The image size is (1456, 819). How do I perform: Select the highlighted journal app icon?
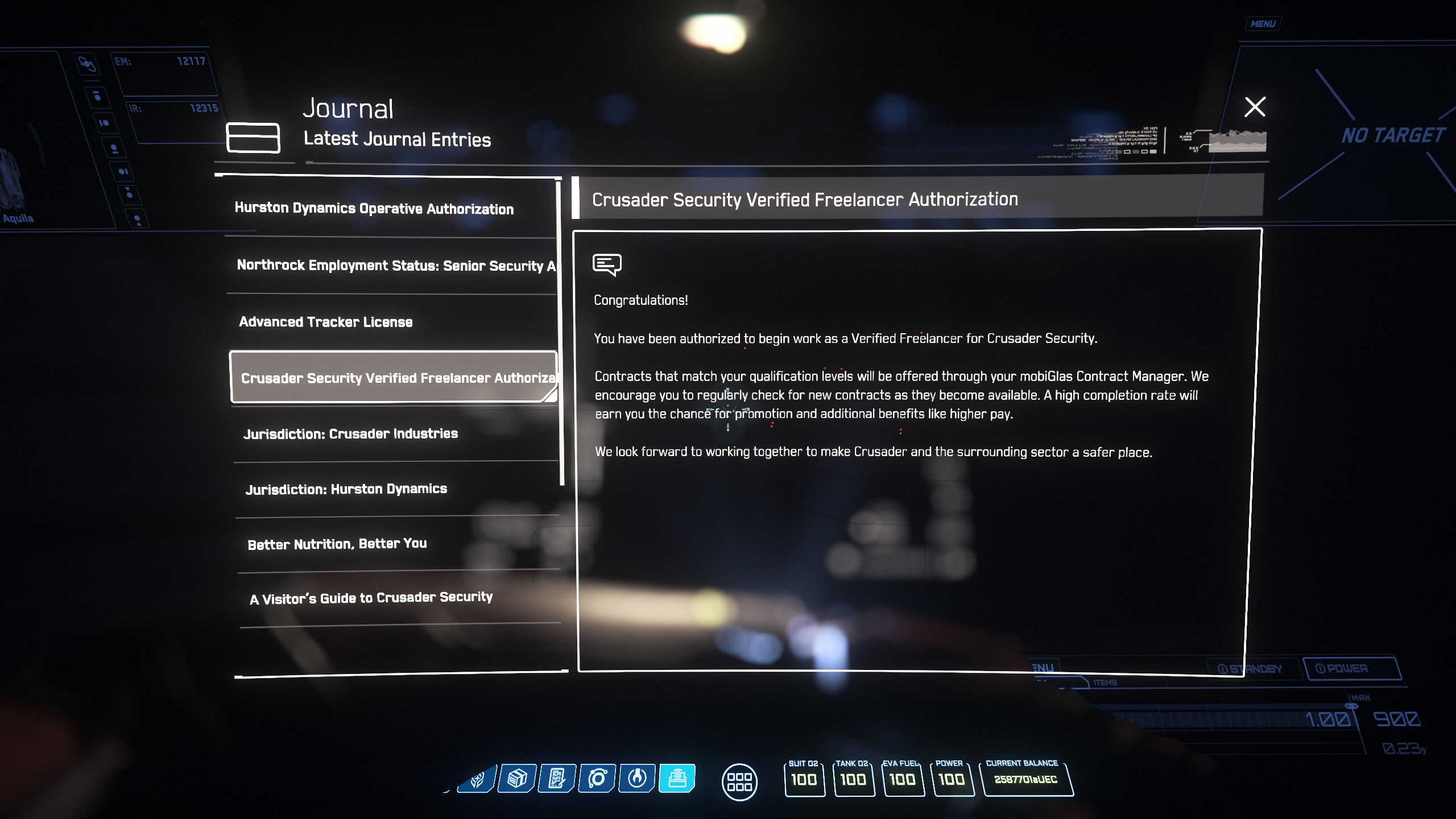(x=677, y=778)
